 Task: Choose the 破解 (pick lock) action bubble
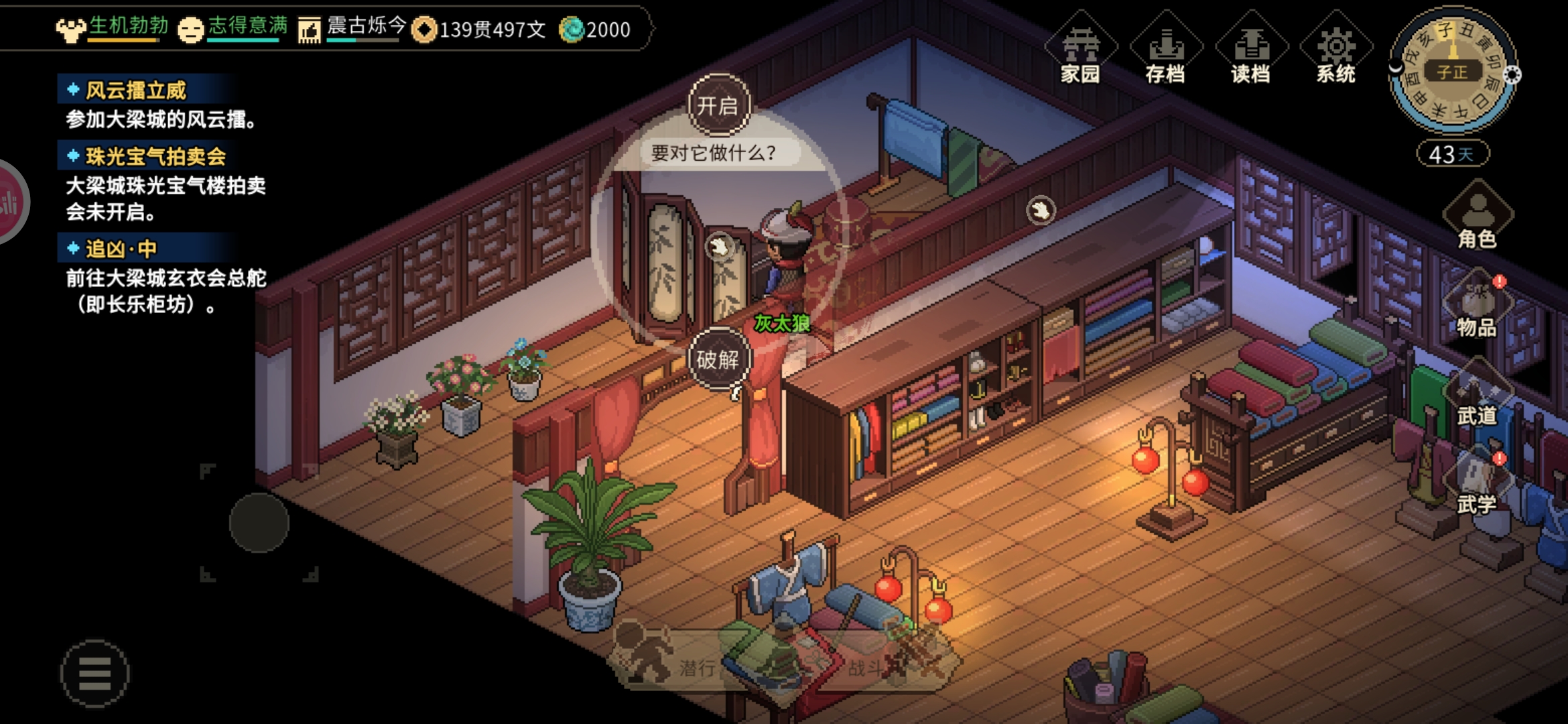(718, 359)
